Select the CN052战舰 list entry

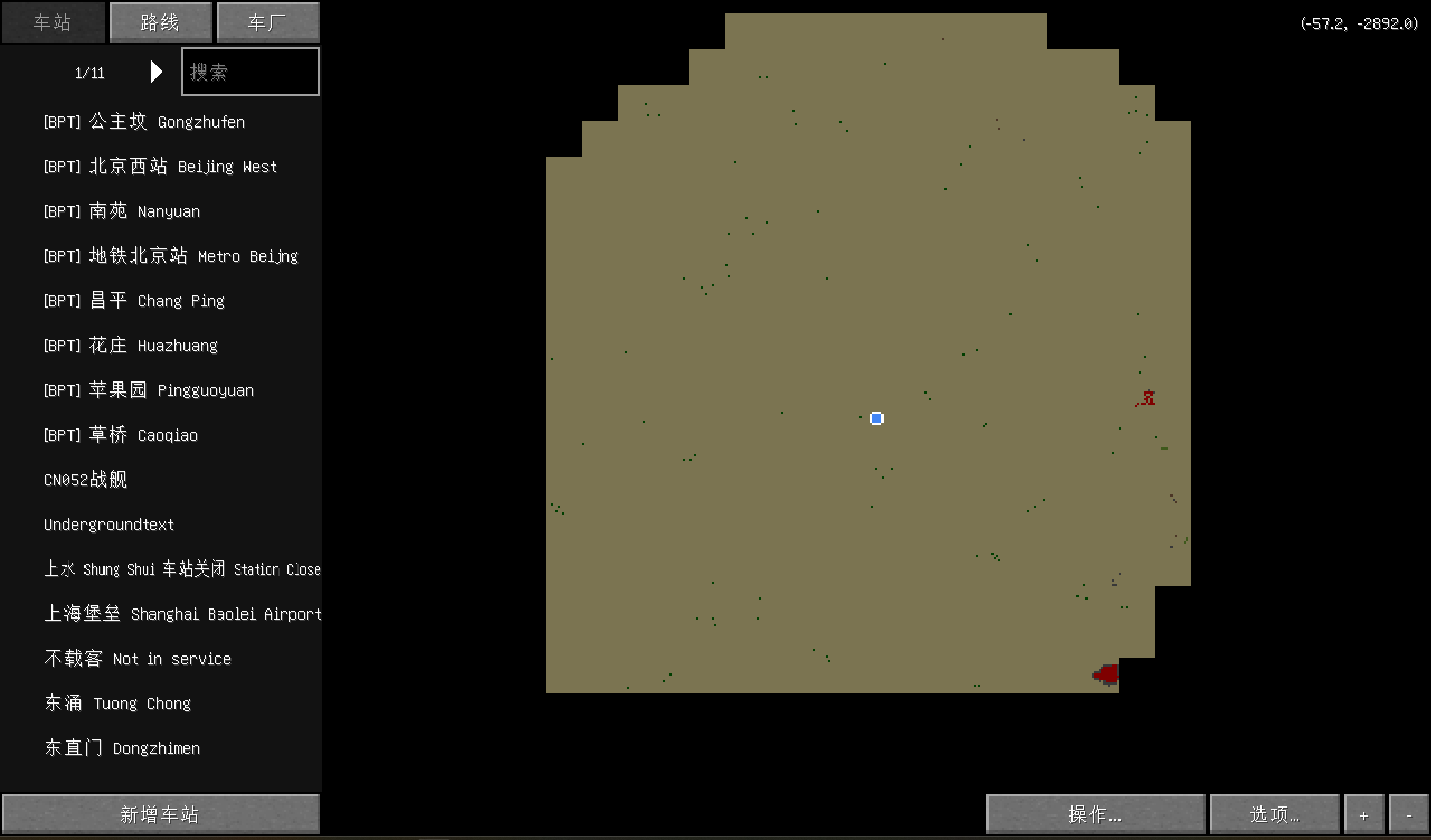pos(85,480)
